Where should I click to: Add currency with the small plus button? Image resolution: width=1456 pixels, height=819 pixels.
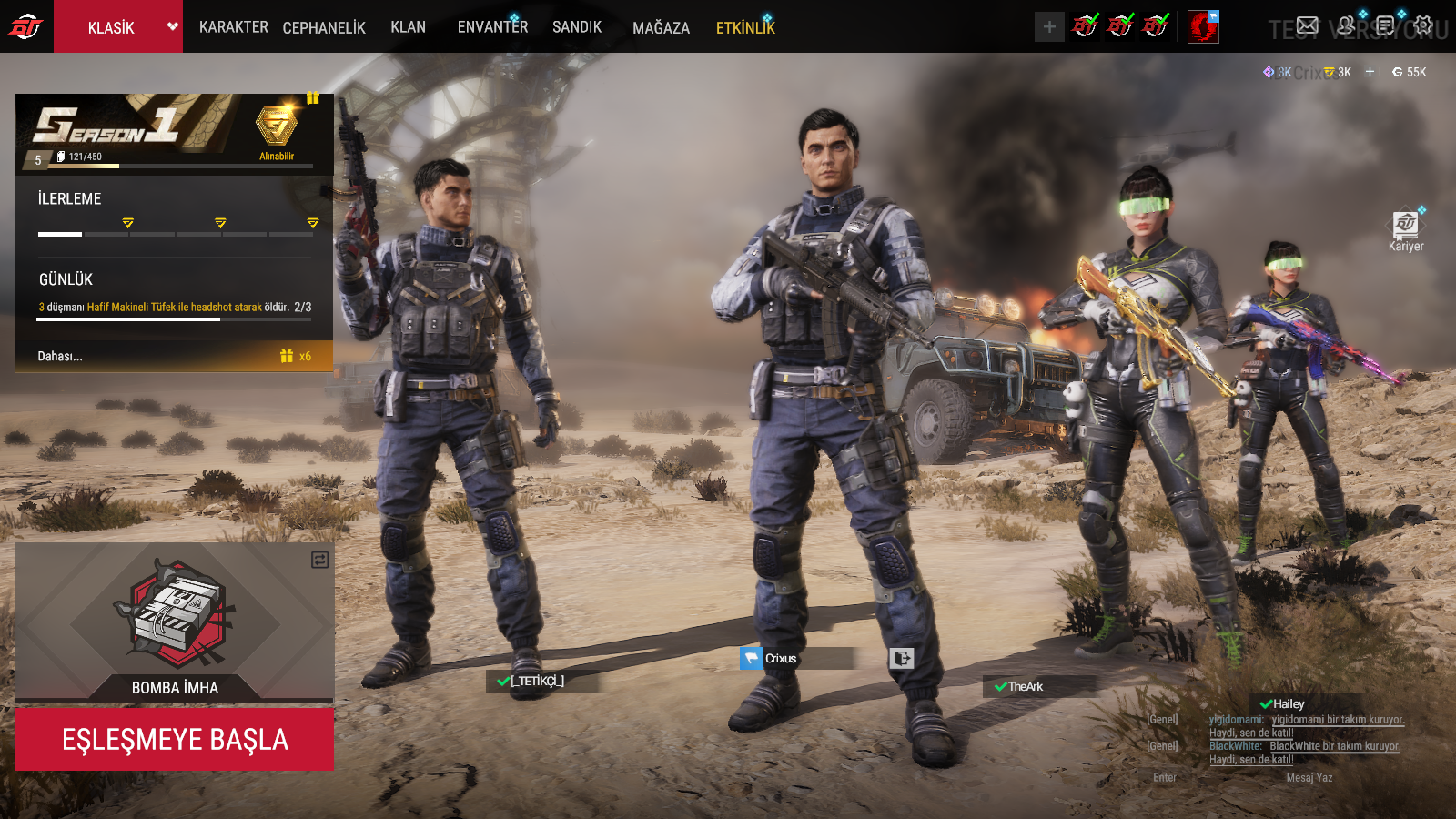tap(1370, 72)
